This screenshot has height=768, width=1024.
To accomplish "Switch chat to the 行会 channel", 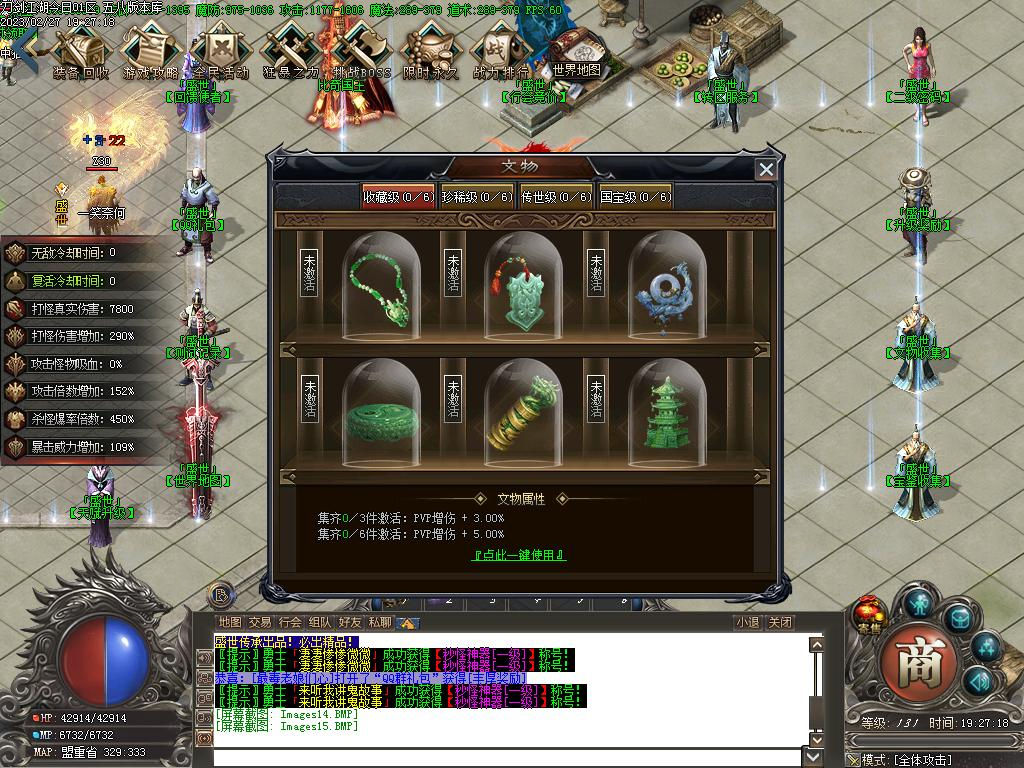I will click(x=290, y=622).
